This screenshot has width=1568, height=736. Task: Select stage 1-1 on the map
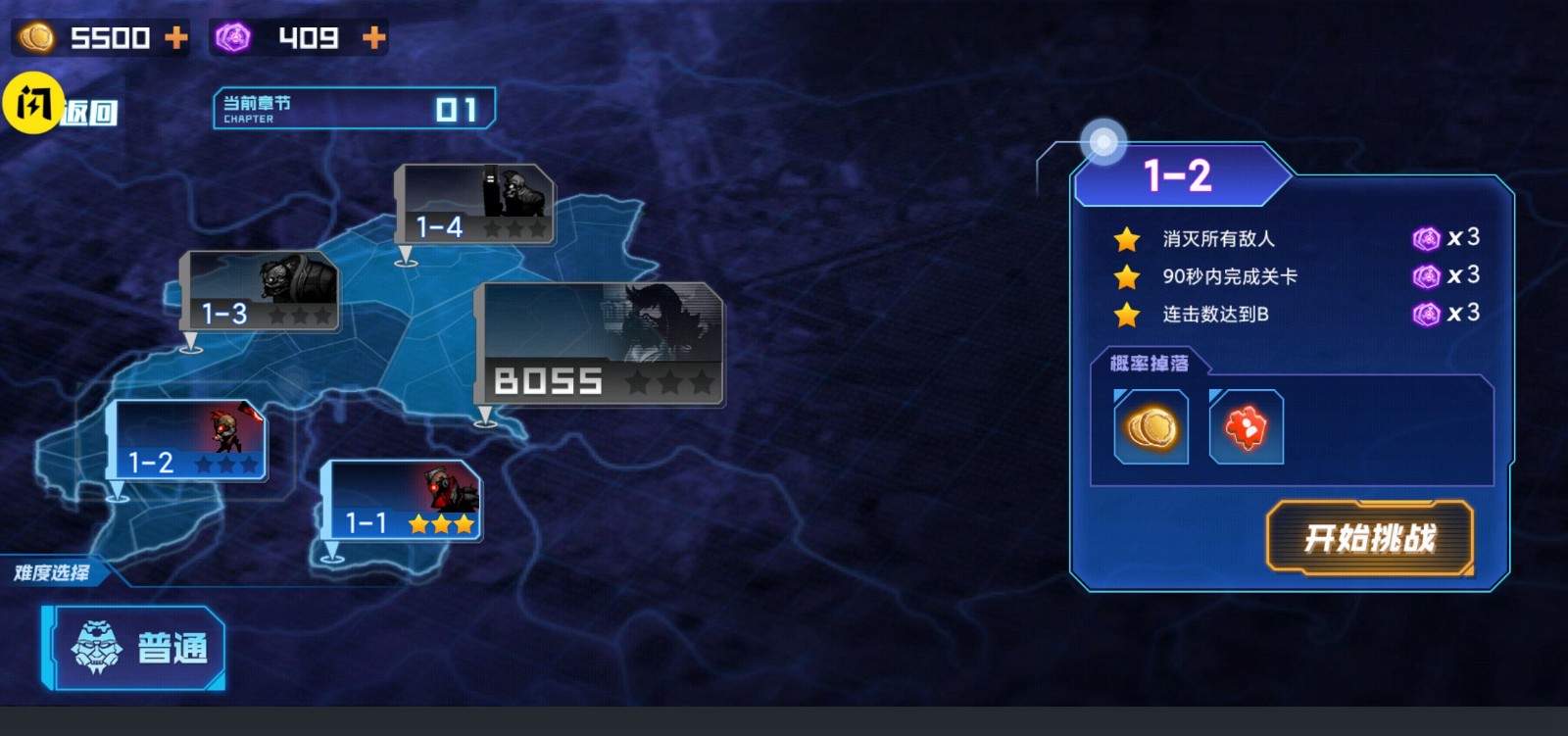tap(402, 501)
